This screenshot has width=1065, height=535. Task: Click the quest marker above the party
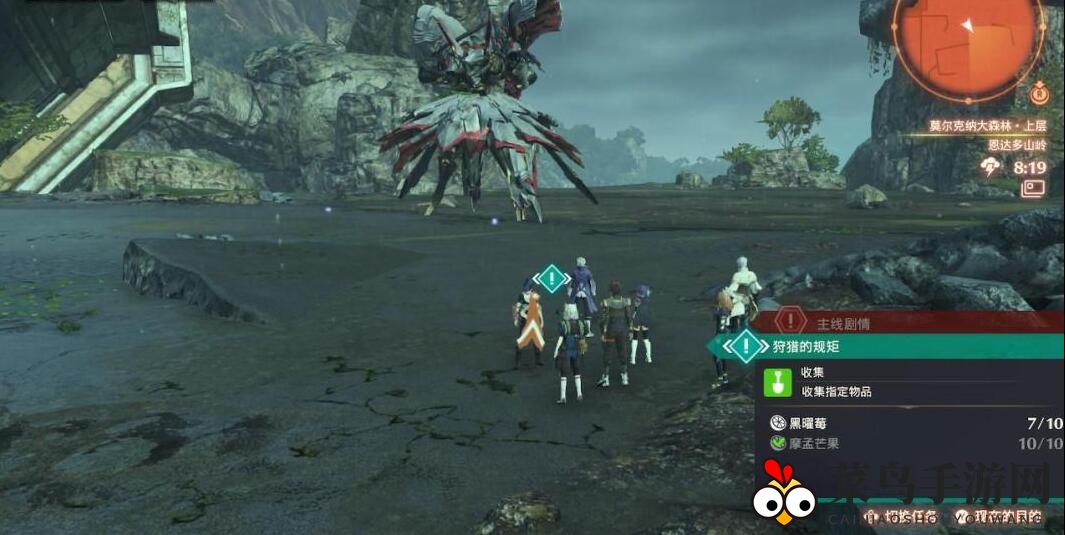[x=551, y=278]
